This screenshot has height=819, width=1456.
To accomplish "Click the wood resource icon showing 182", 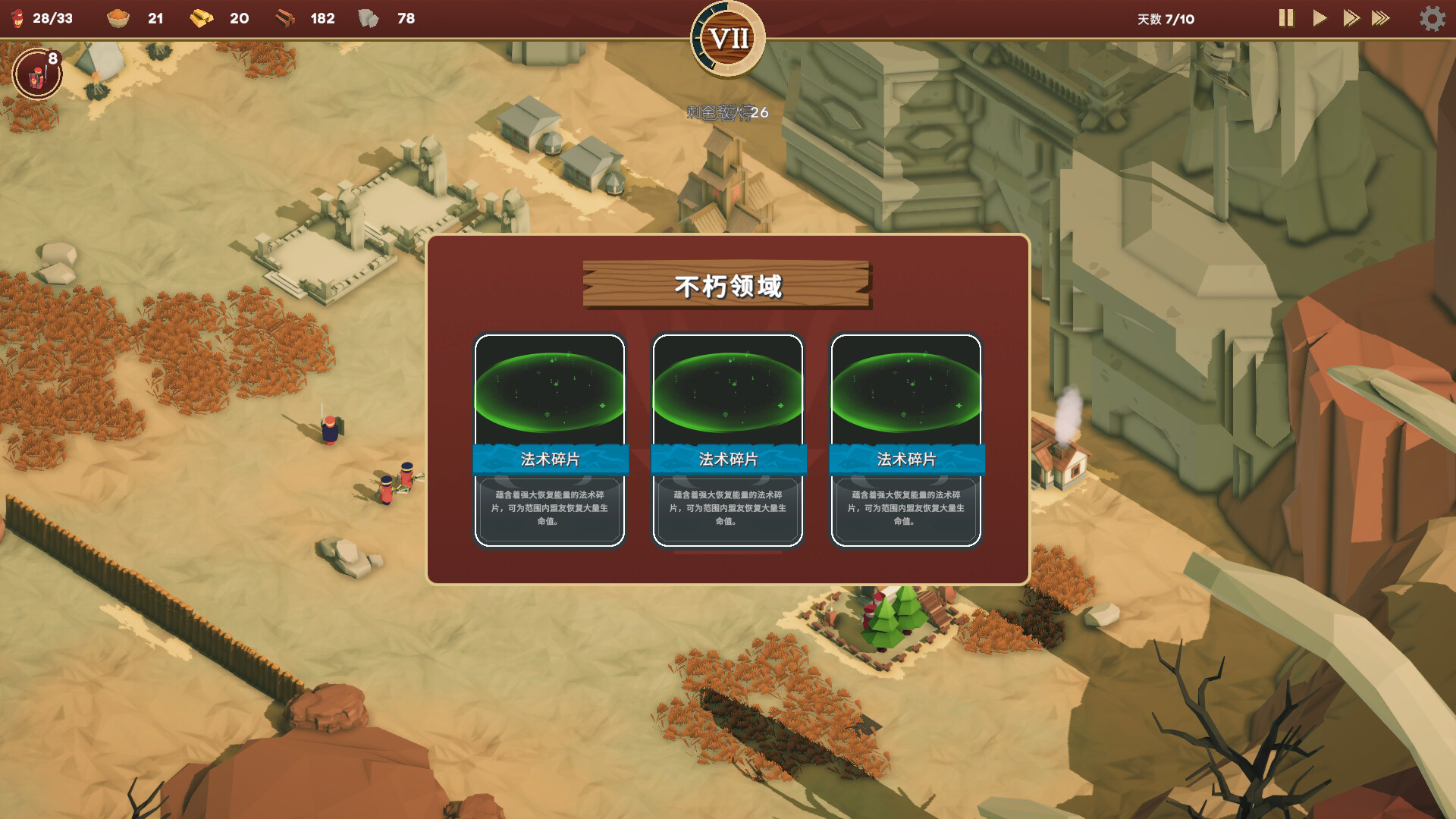I will pyautogui.click(x=284, y=18).
